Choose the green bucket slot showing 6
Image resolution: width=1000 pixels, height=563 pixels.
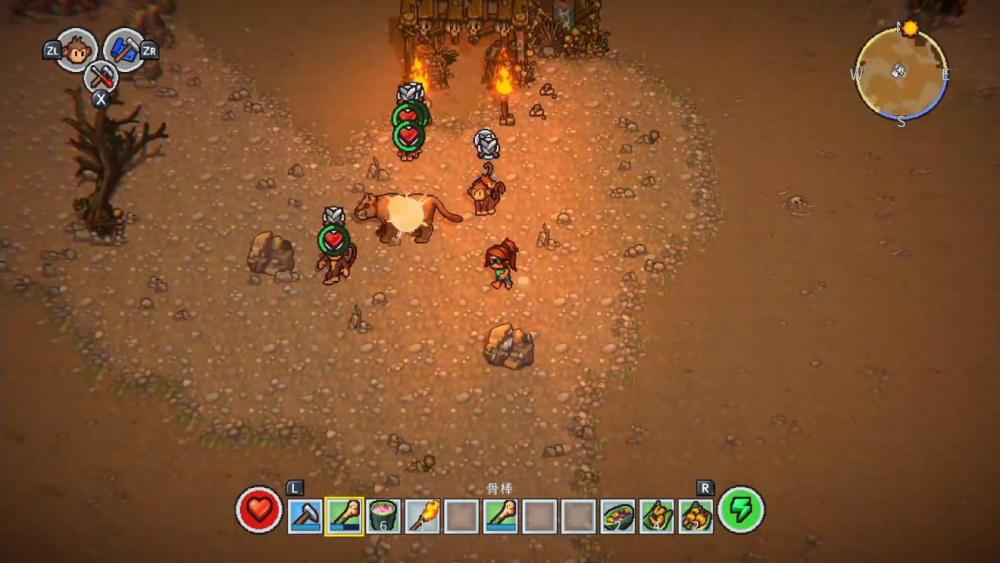(383, 516)
